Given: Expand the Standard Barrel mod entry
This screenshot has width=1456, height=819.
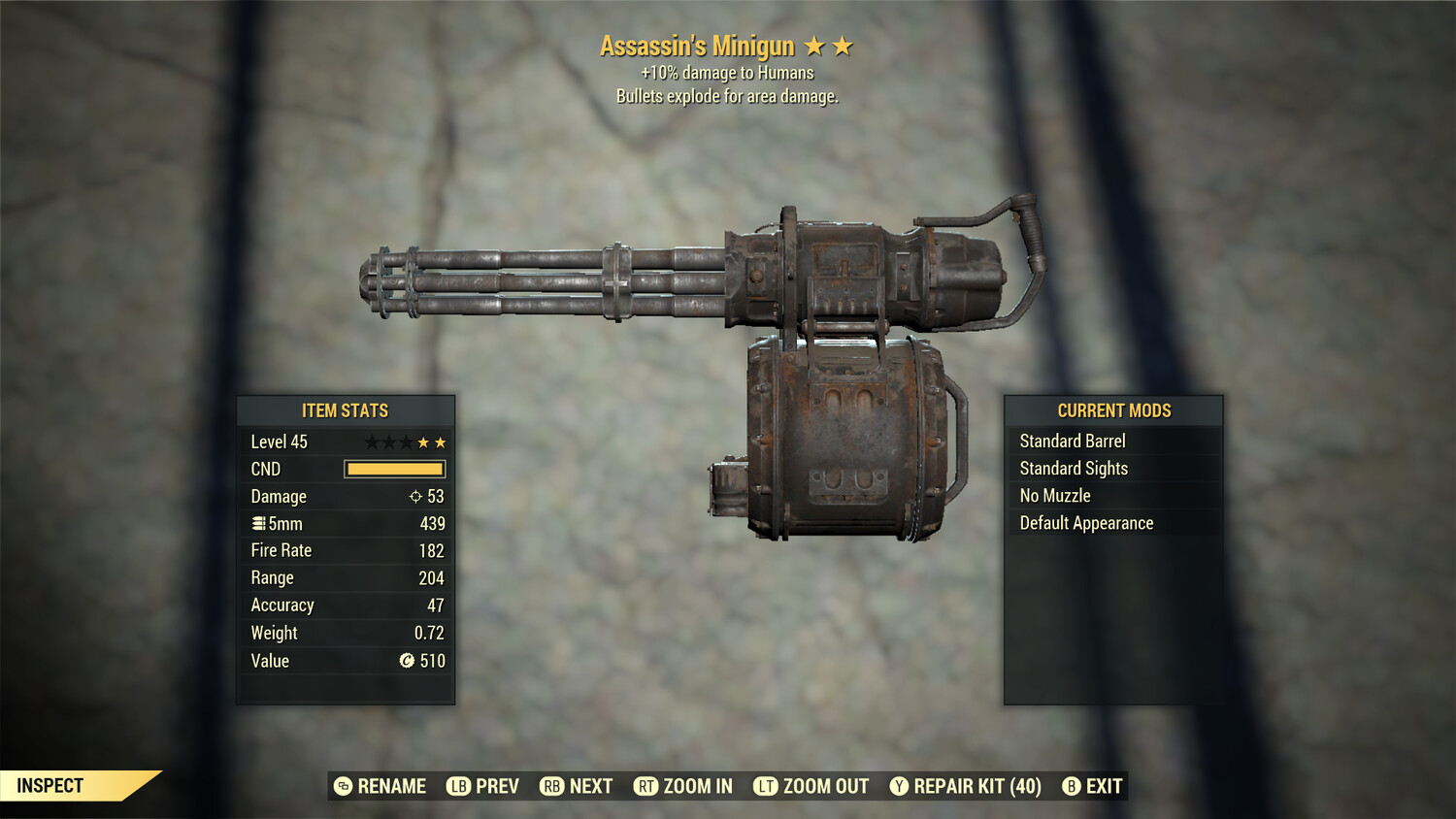Looking at the screenshot, I should coord(1072,441).
